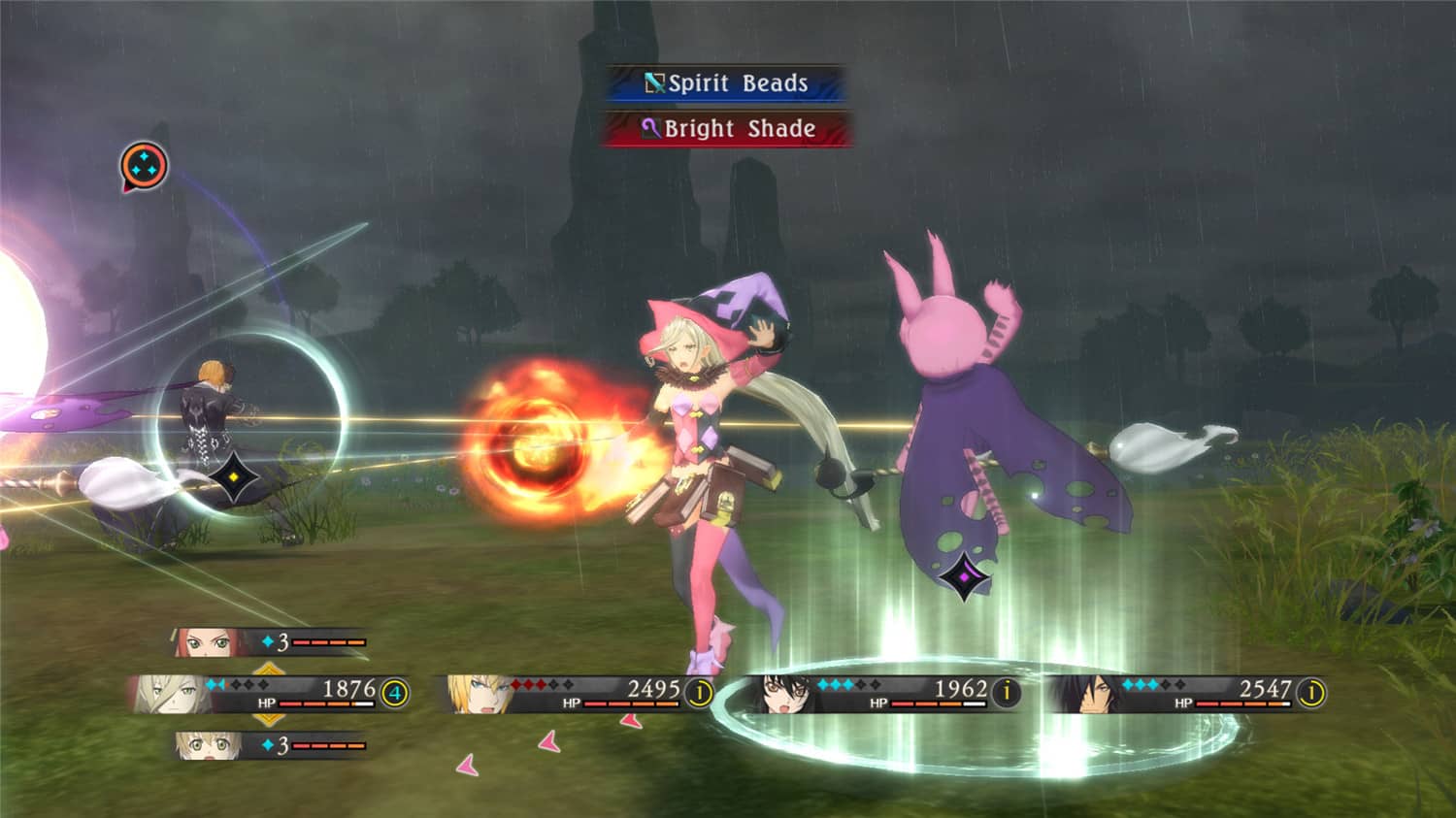Click the Spirit Beads skill icon
1456x818 pixels.
[x=654, y=83]
